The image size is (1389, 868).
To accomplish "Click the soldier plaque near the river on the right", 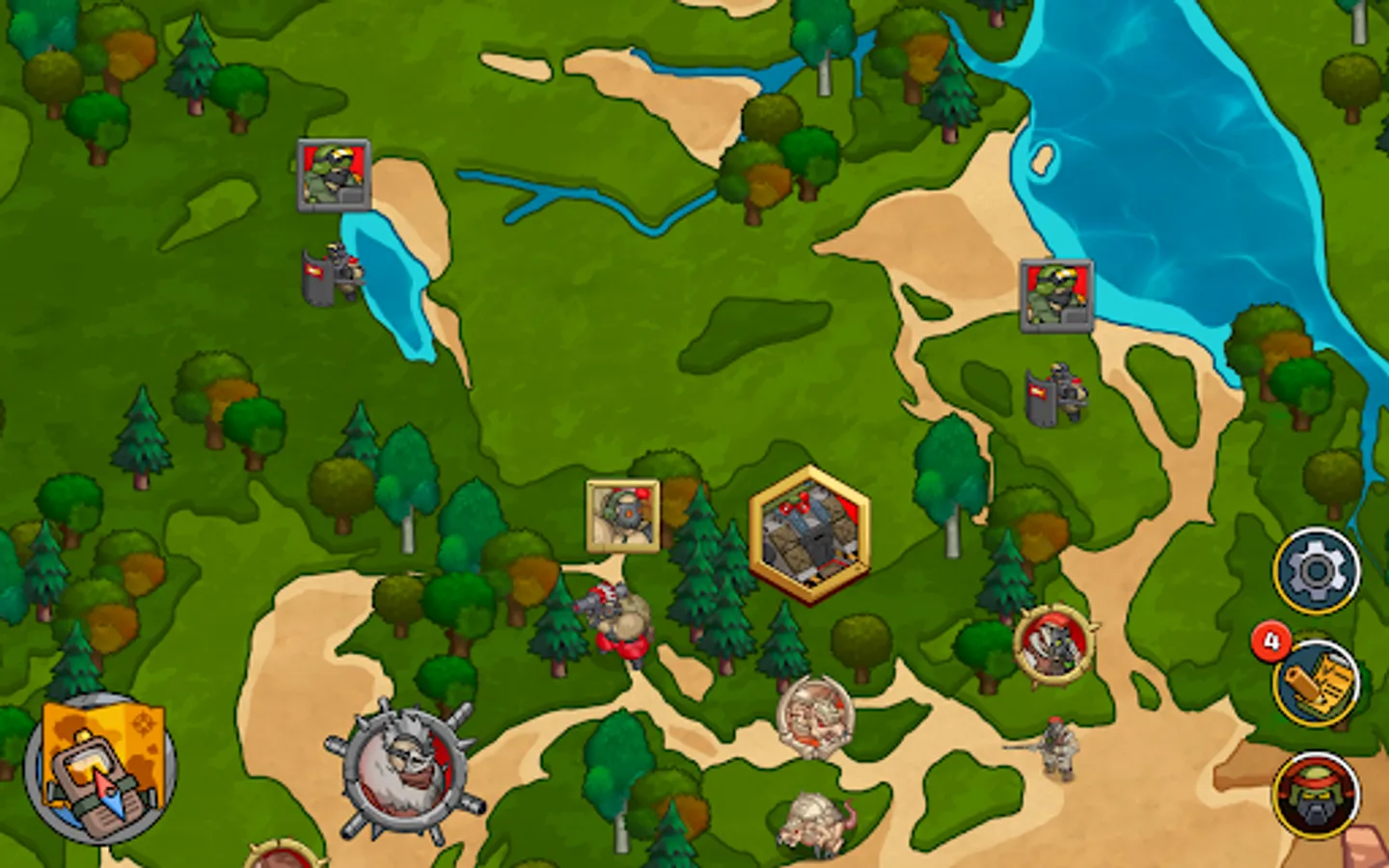I will (1057, 294).
